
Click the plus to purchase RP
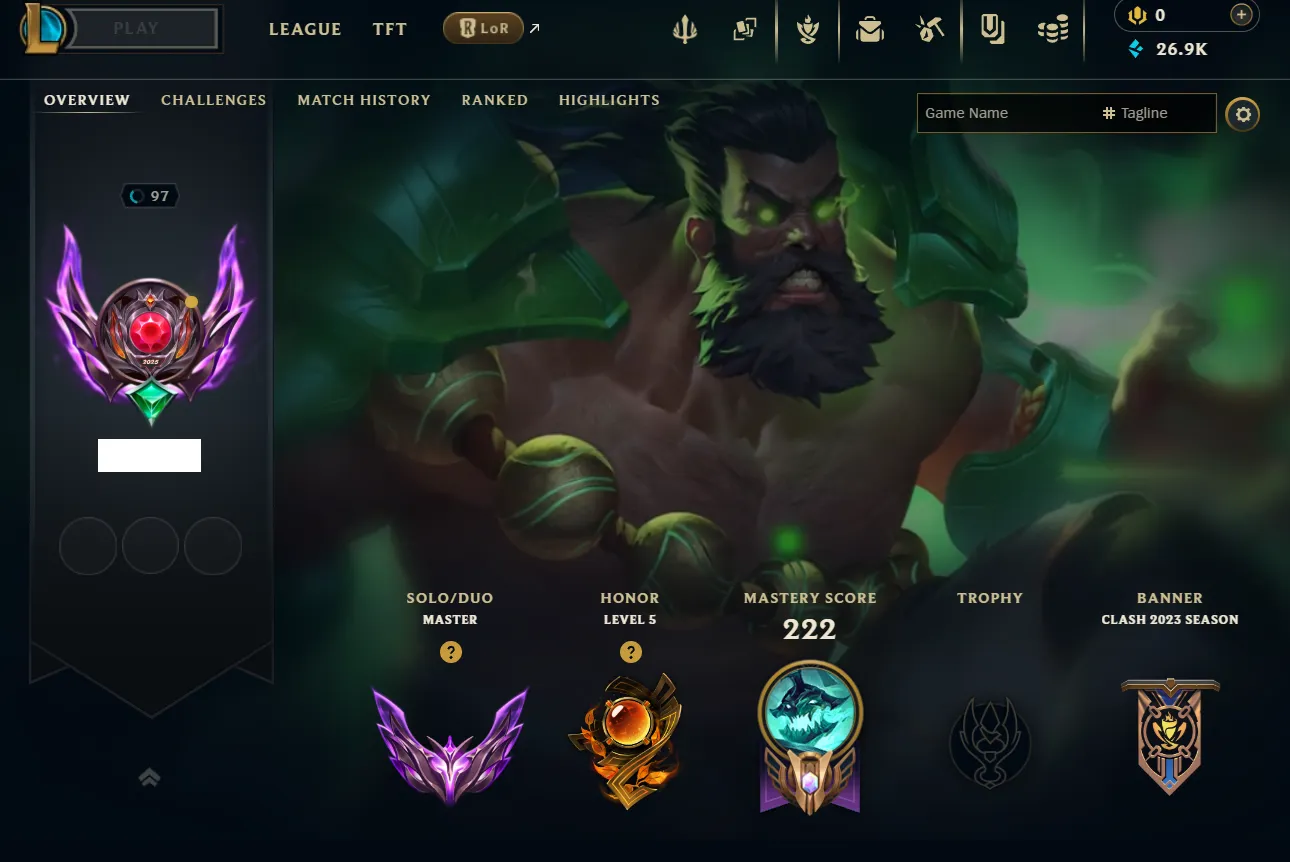coord(1241,15)
